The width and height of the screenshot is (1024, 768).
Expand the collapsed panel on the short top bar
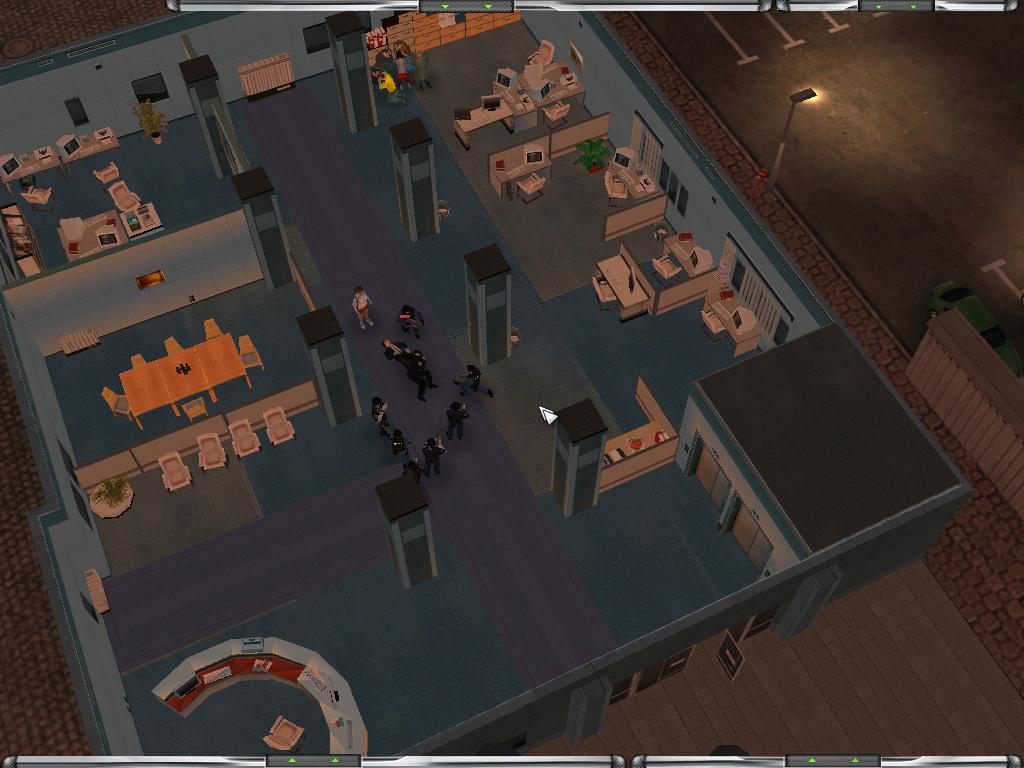coord(896,6)
